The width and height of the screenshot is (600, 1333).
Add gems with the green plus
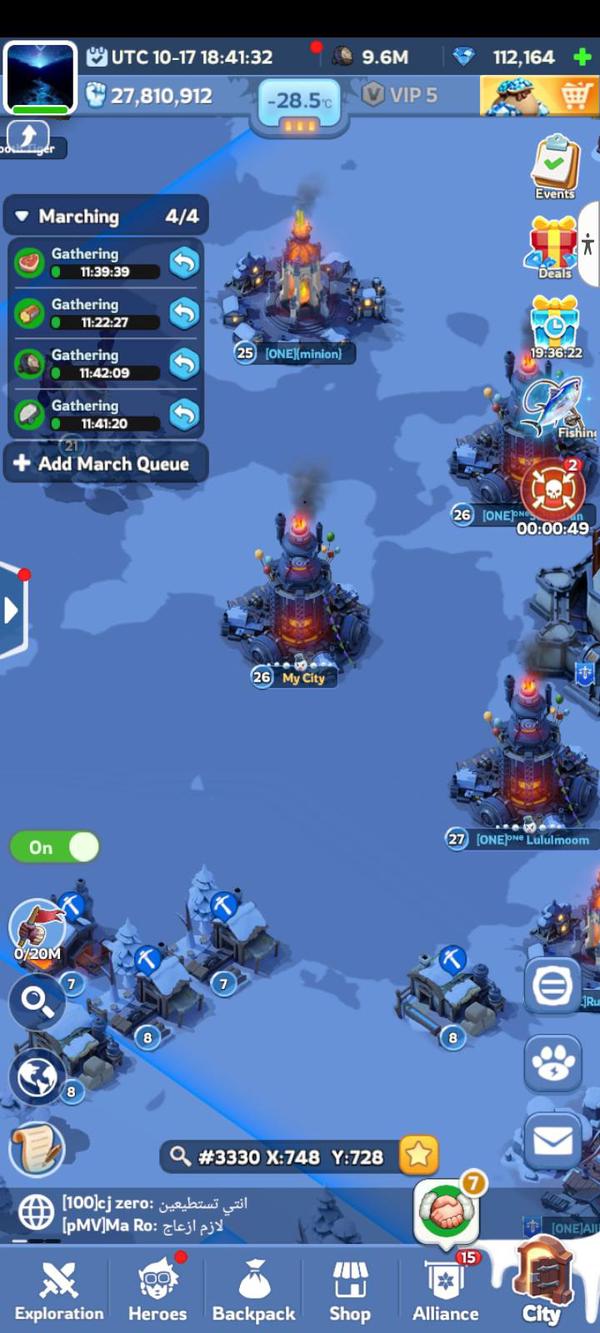coord(583,57)
